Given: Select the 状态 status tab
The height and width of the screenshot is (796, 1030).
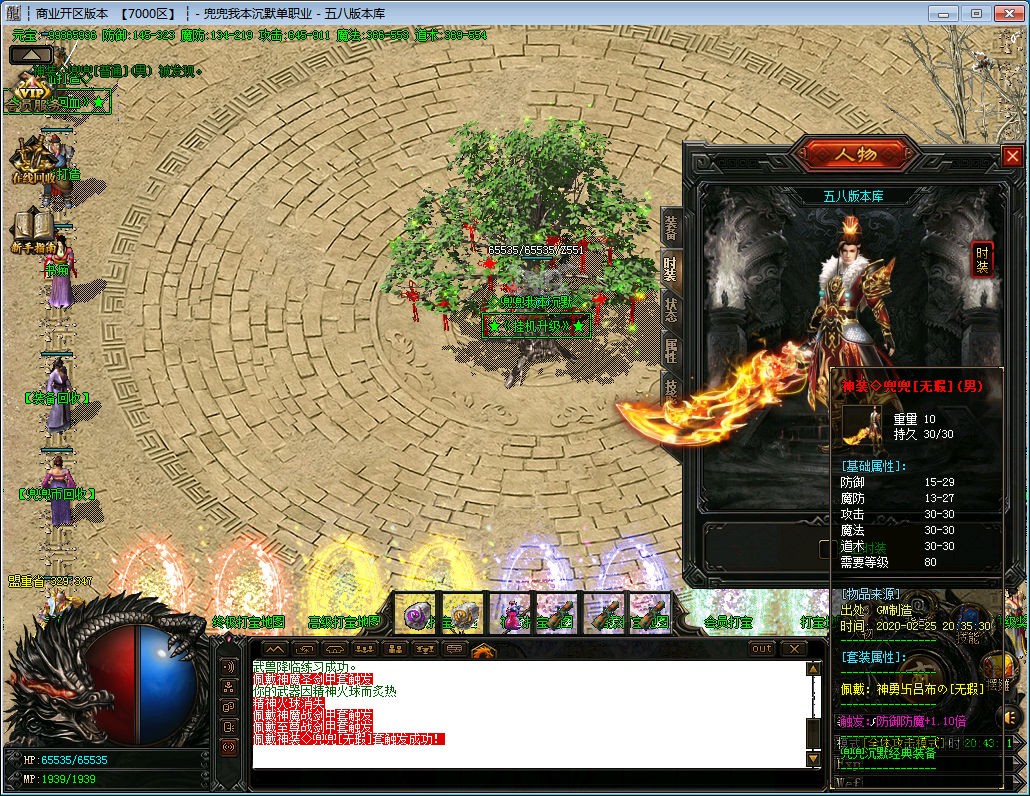Looking at the screenshot, I should 672,308.
